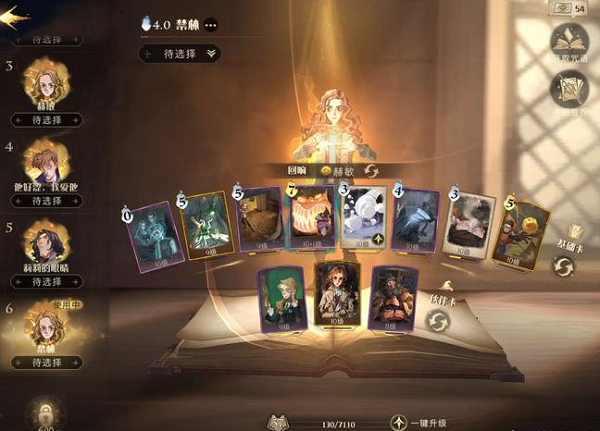Choose the 5-cost Quidditch player card
This screenshot has width=600, height=431.
[519, 235]
